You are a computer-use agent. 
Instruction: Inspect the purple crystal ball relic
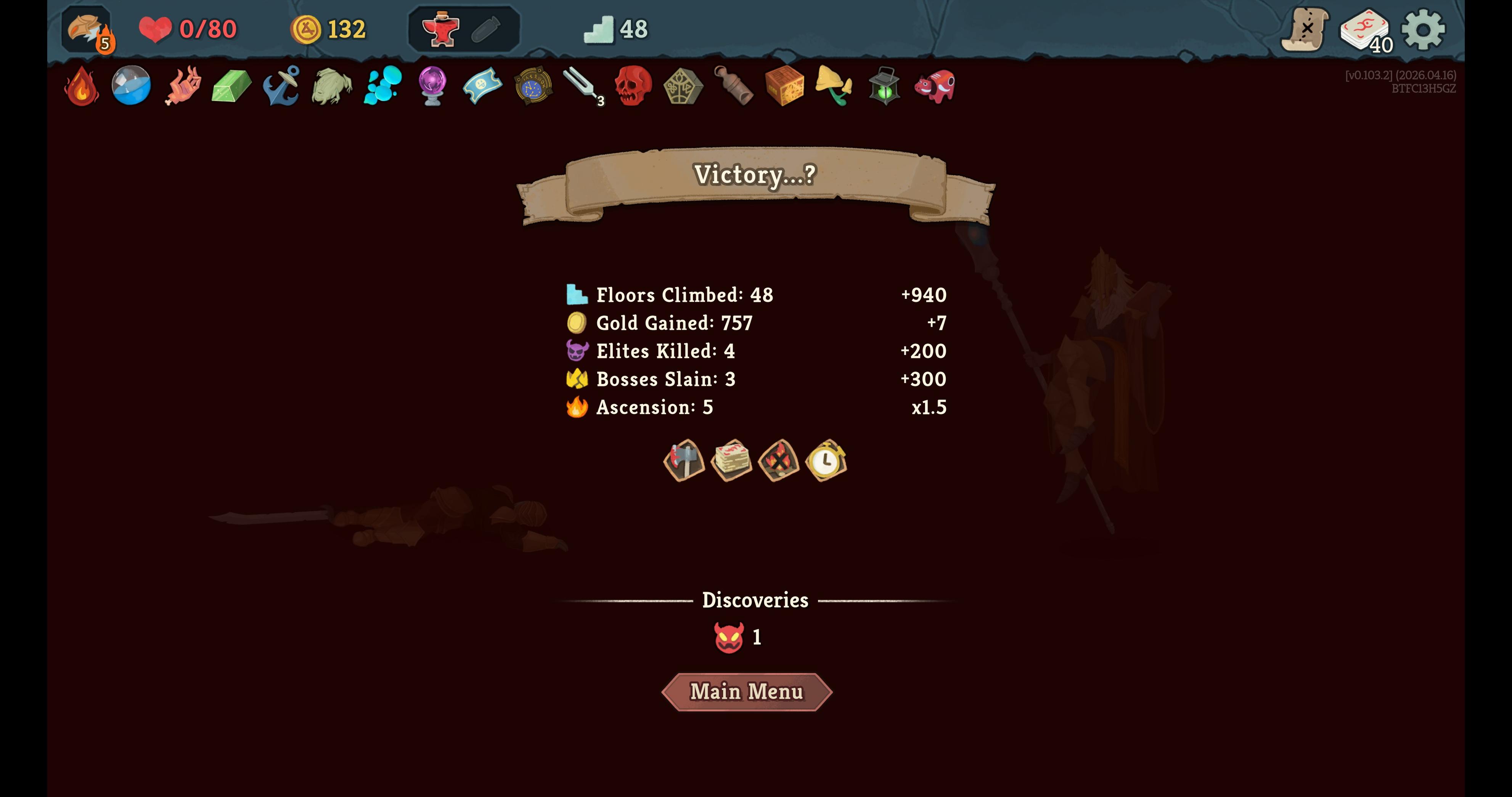[432, 86]
